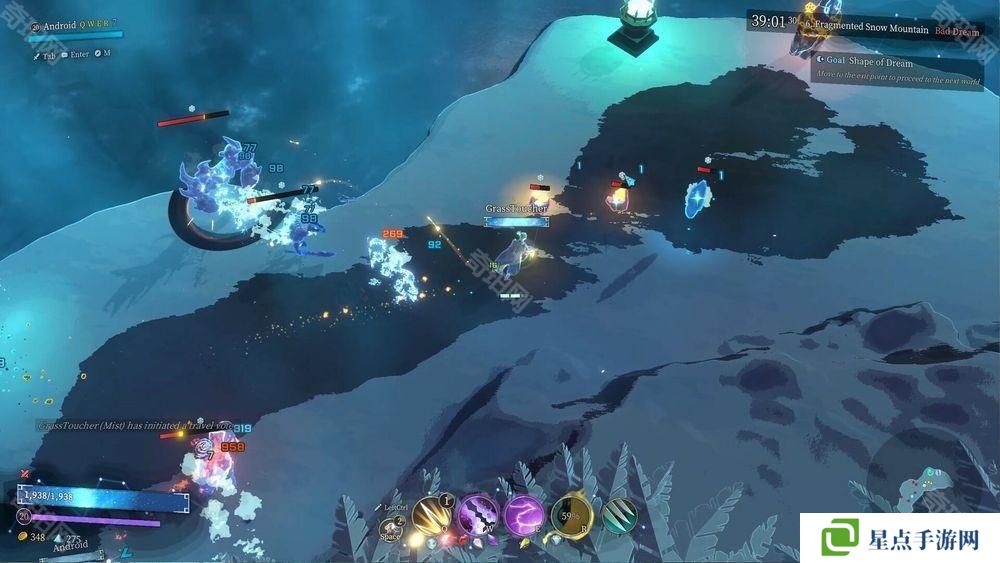The height and width of the screenshot is (563, 1000).
Task: Trigger the purple lightning E ability
Action: tap(524, 517)
